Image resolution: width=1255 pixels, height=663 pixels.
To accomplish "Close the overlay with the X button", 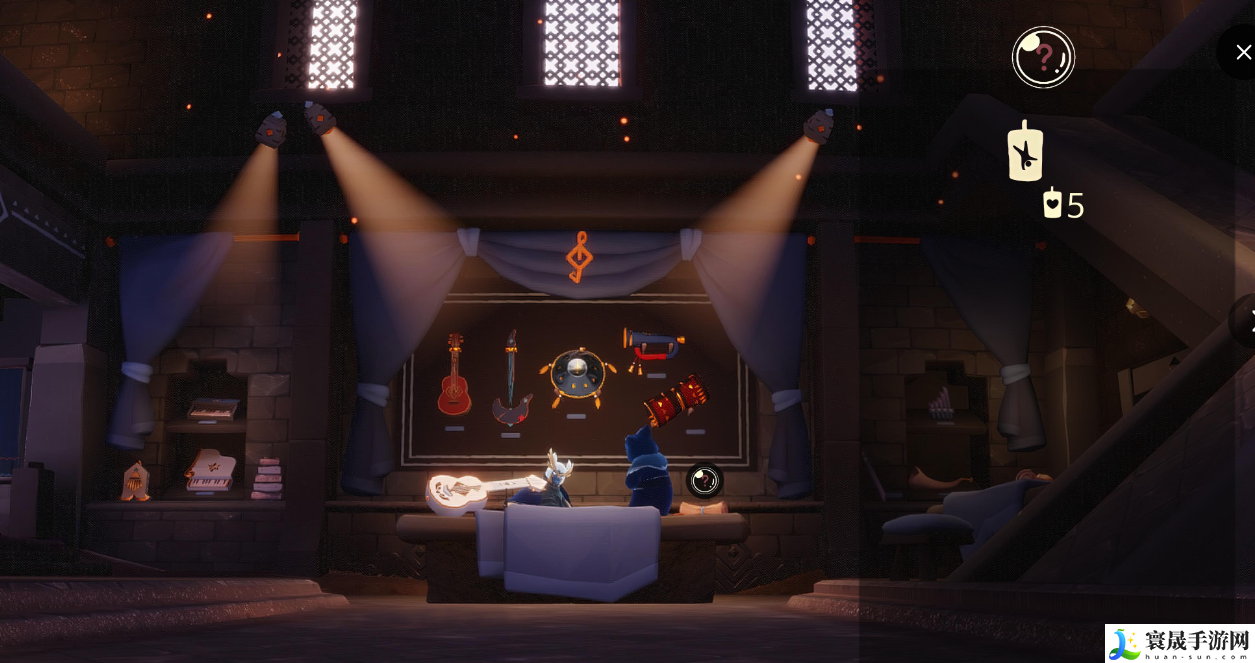I will click(x=1242, y=50).
